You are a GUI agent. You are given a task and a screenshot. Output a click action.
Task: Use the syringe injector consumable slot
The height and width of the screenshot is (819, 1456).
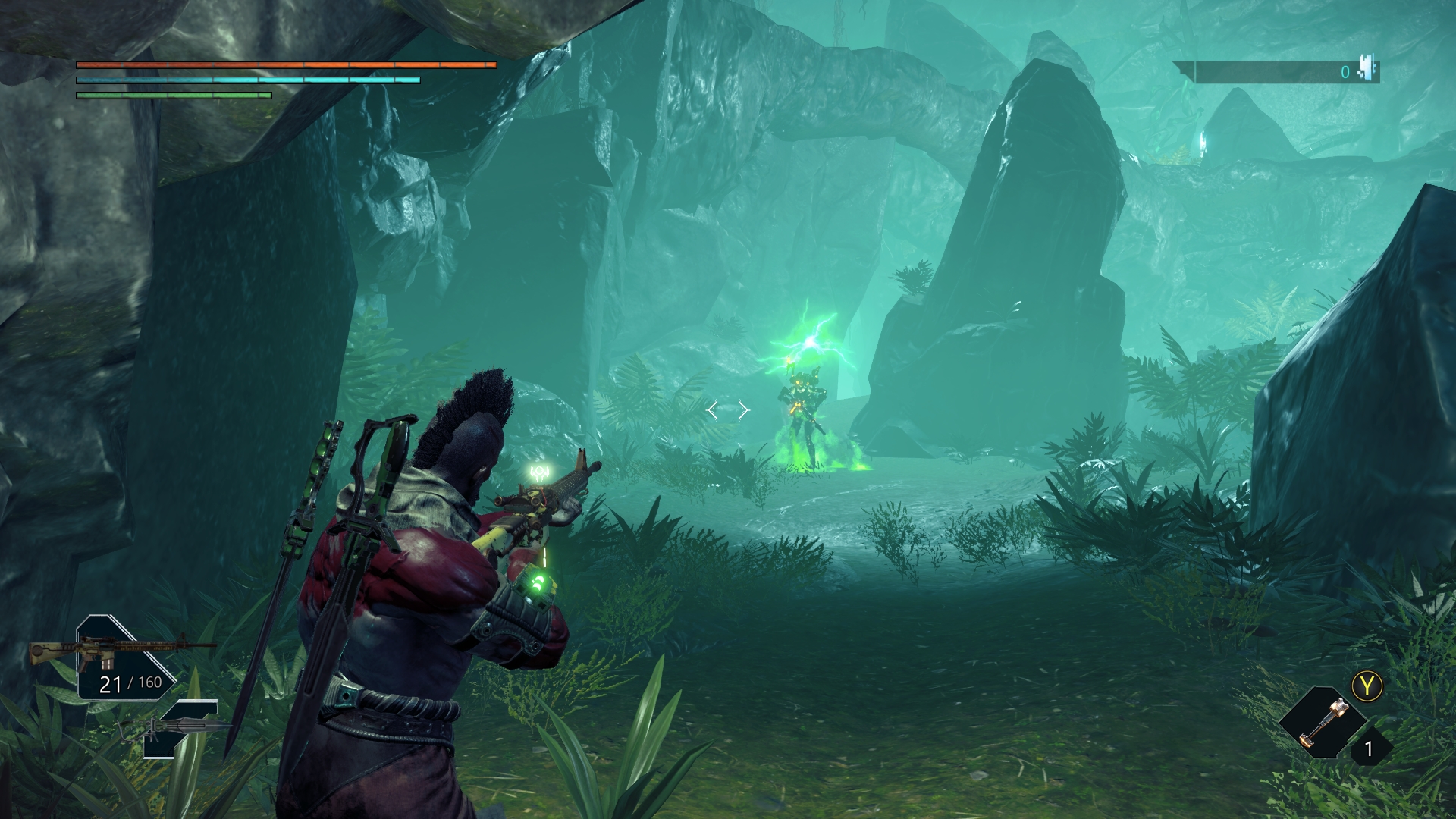coord(1323,723)
